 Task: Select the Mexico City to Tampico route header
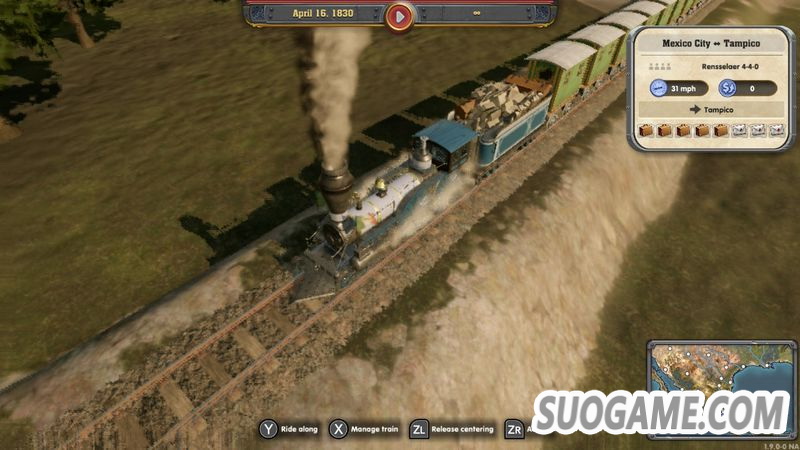710,45
